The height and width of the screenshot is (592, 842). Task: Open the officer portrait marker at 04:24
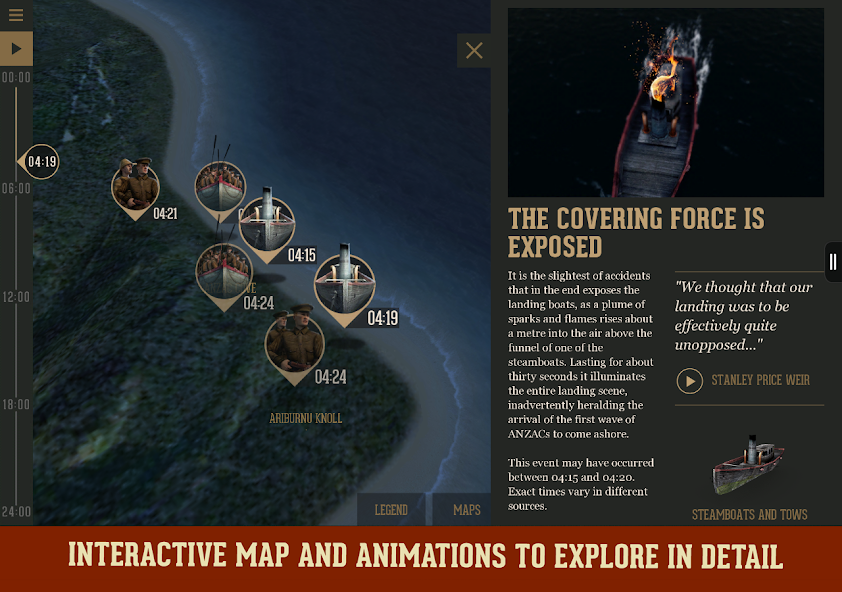(294, 343)
